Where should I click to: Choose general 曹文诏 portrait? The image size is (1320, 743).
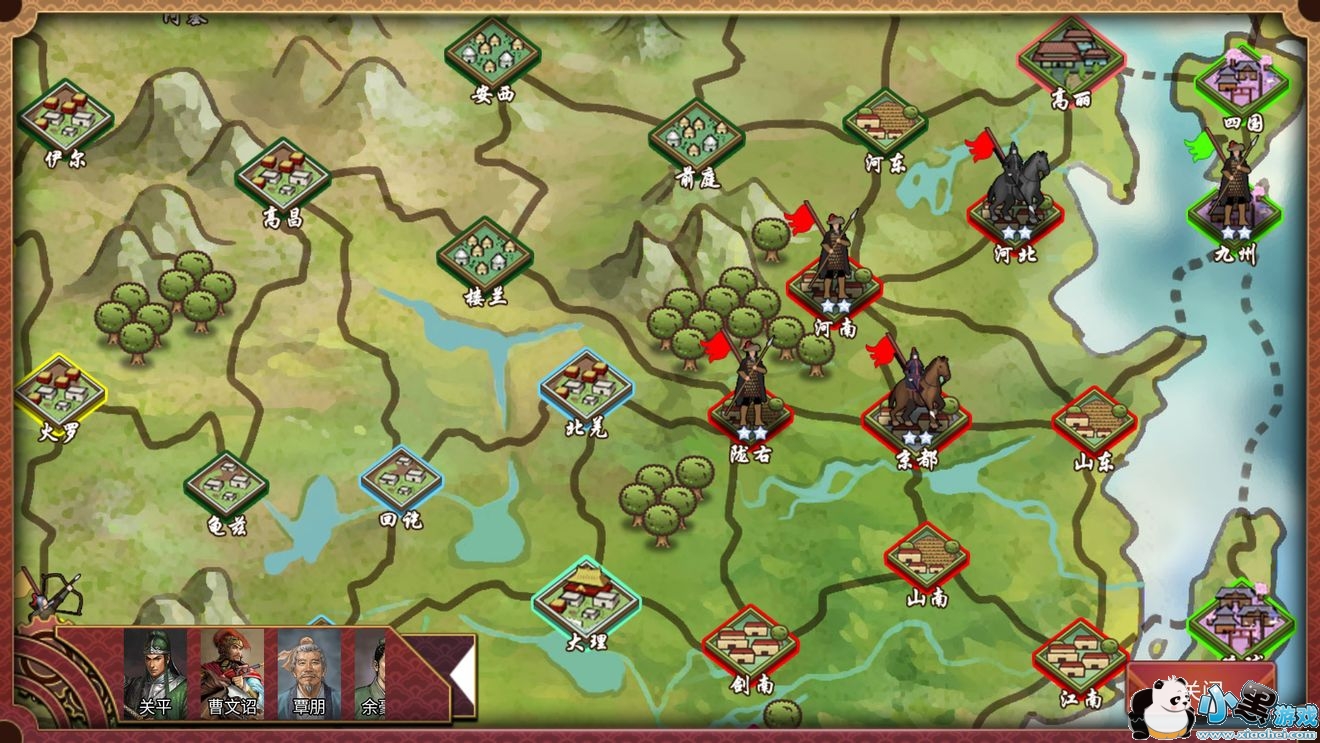[232, 672]
